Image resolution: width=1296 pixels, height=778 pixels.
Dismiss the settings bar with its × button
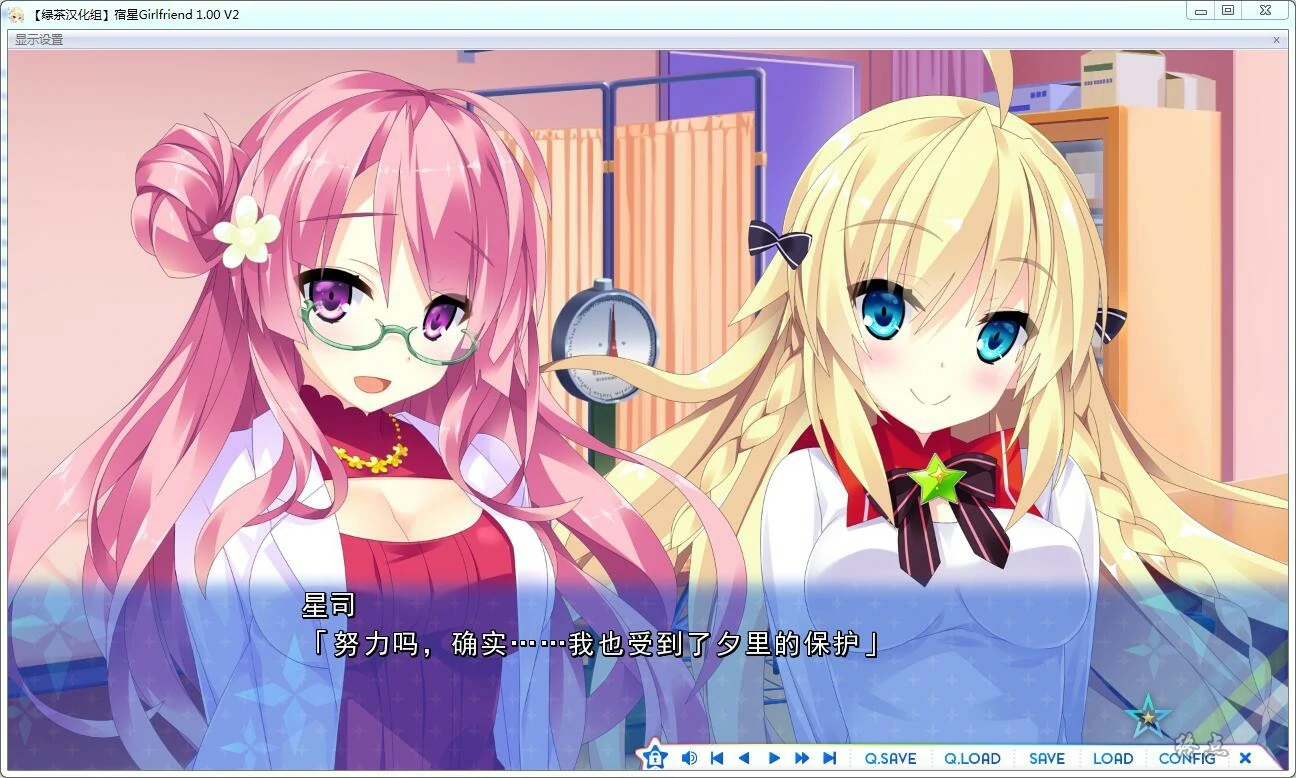pyautogui.click(x=1277, y=39)
